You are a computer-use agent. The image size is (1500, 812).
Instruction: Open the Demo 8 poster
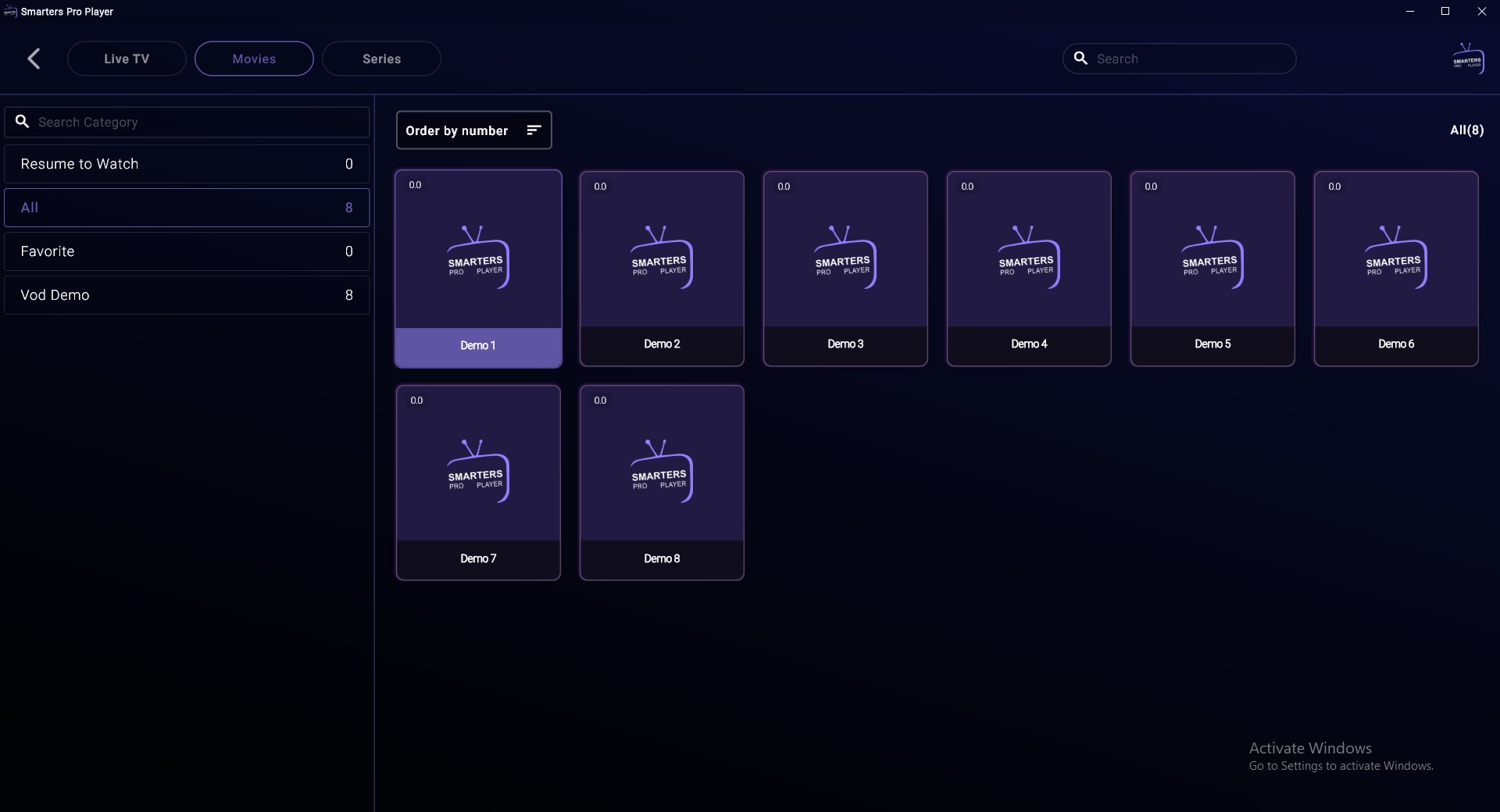(662, 483)
